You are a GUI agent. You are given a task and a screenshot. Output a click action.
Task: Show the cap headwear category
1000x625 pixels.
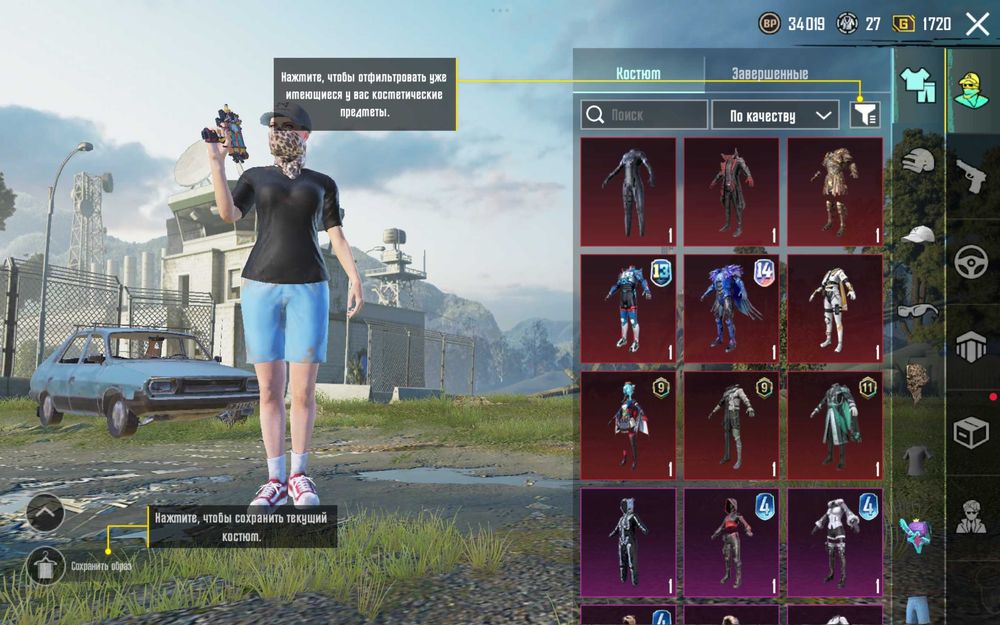(917, 235)
